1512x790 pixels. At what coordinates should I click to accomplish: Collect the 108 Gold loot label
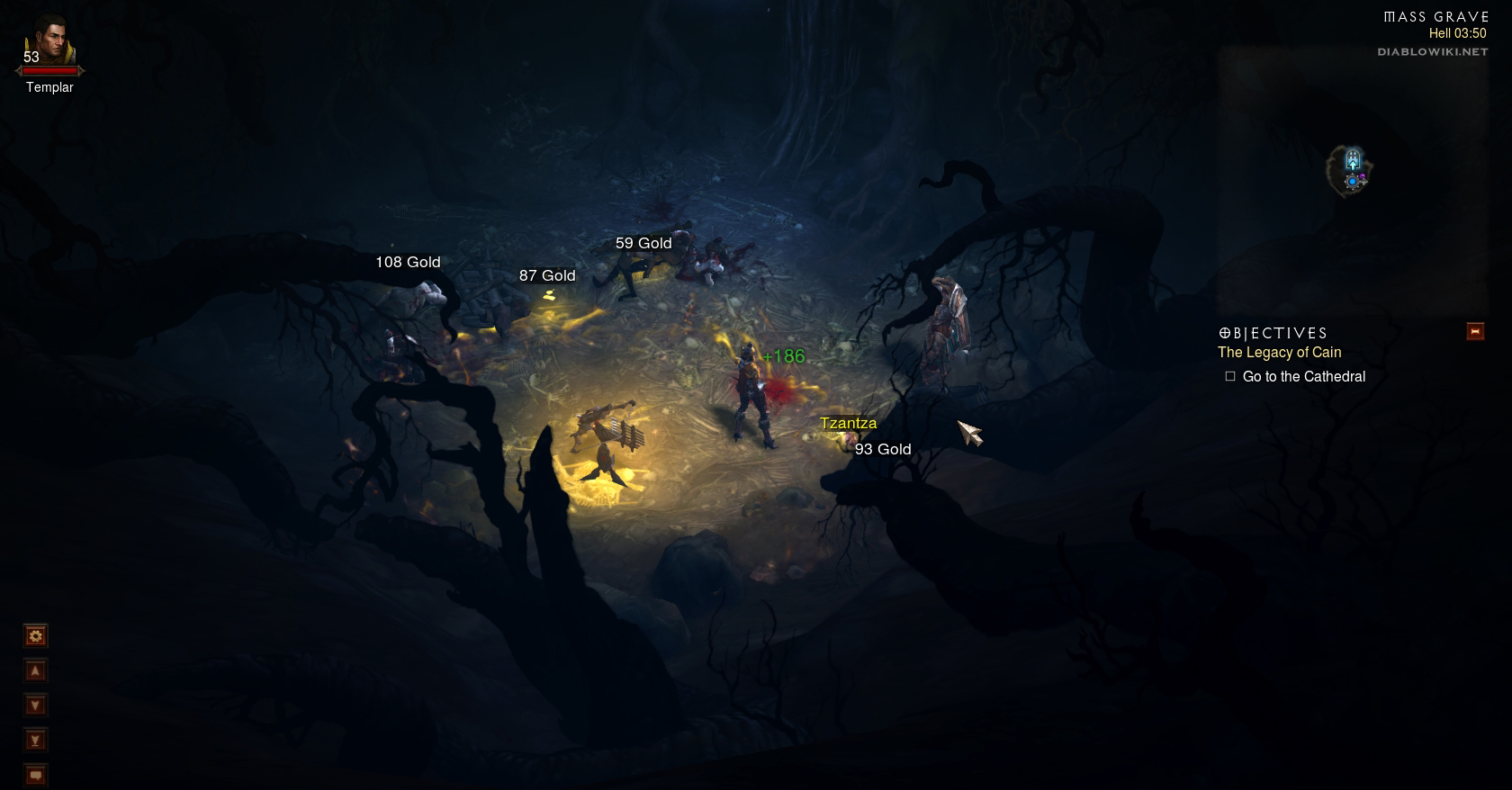(408, 262)
